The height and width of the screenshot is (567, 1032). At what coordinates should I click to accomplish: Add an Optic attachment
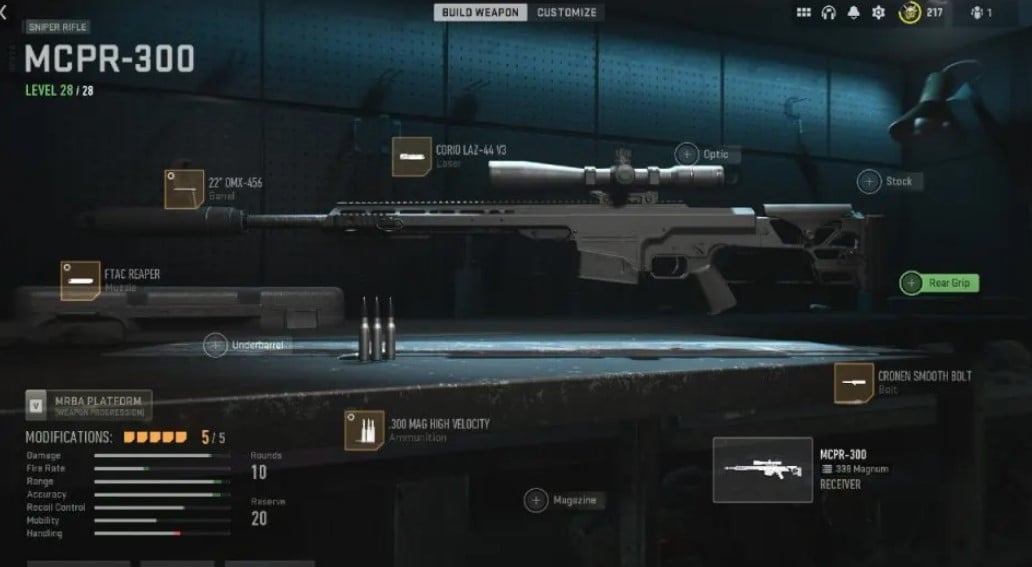pos(687,154)
